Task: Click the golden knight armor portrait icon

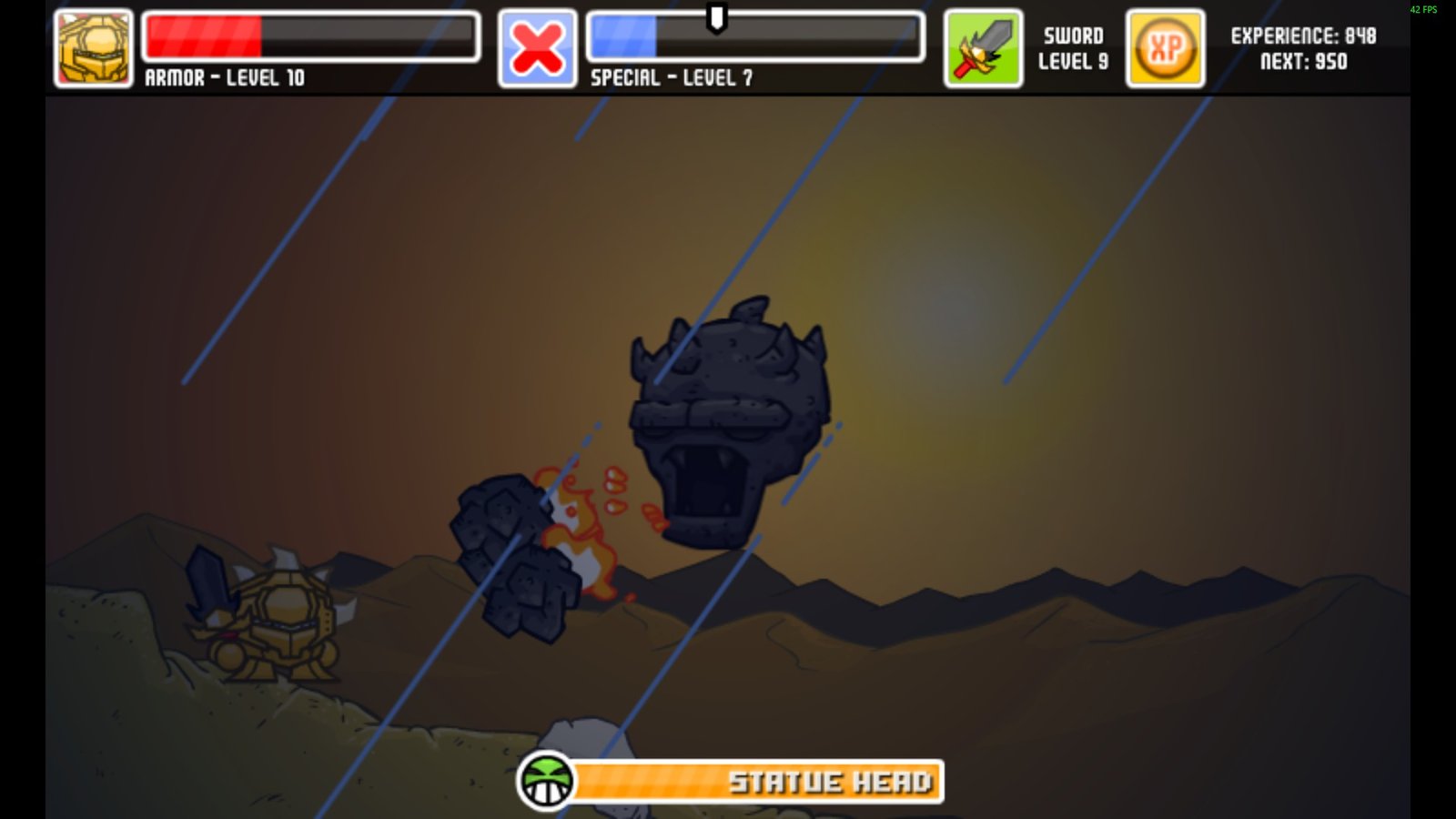Action: (91, 45)
